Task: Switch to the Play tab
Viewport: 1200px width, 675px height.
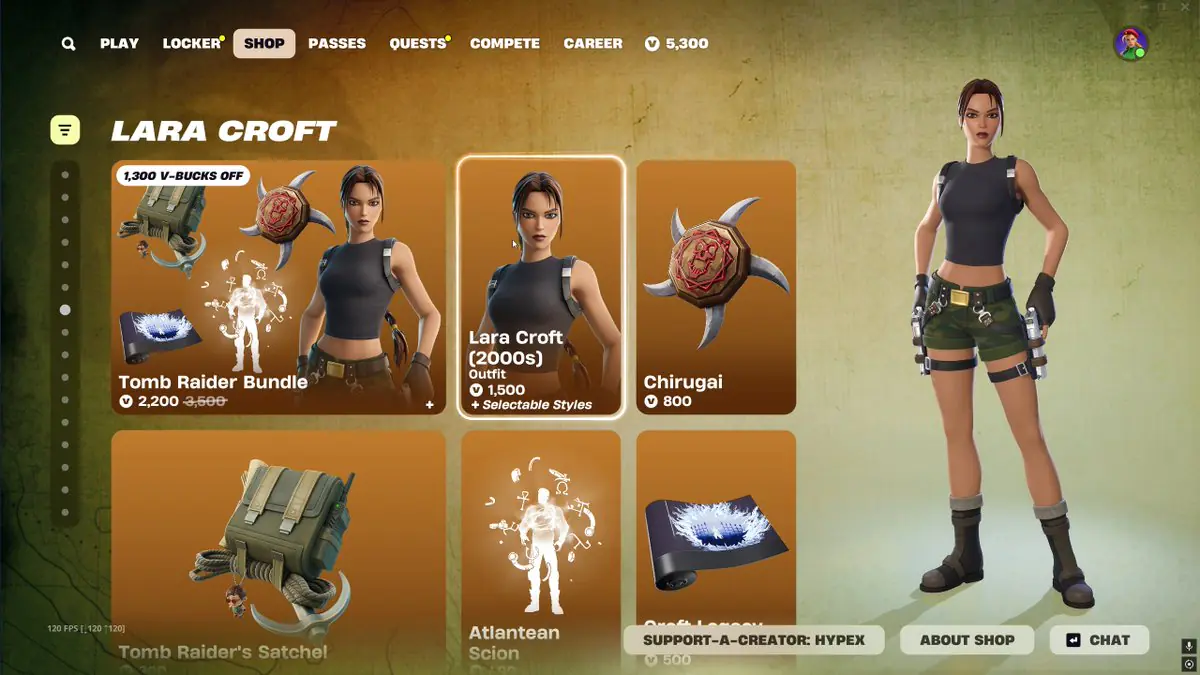Action: point(119,44)
